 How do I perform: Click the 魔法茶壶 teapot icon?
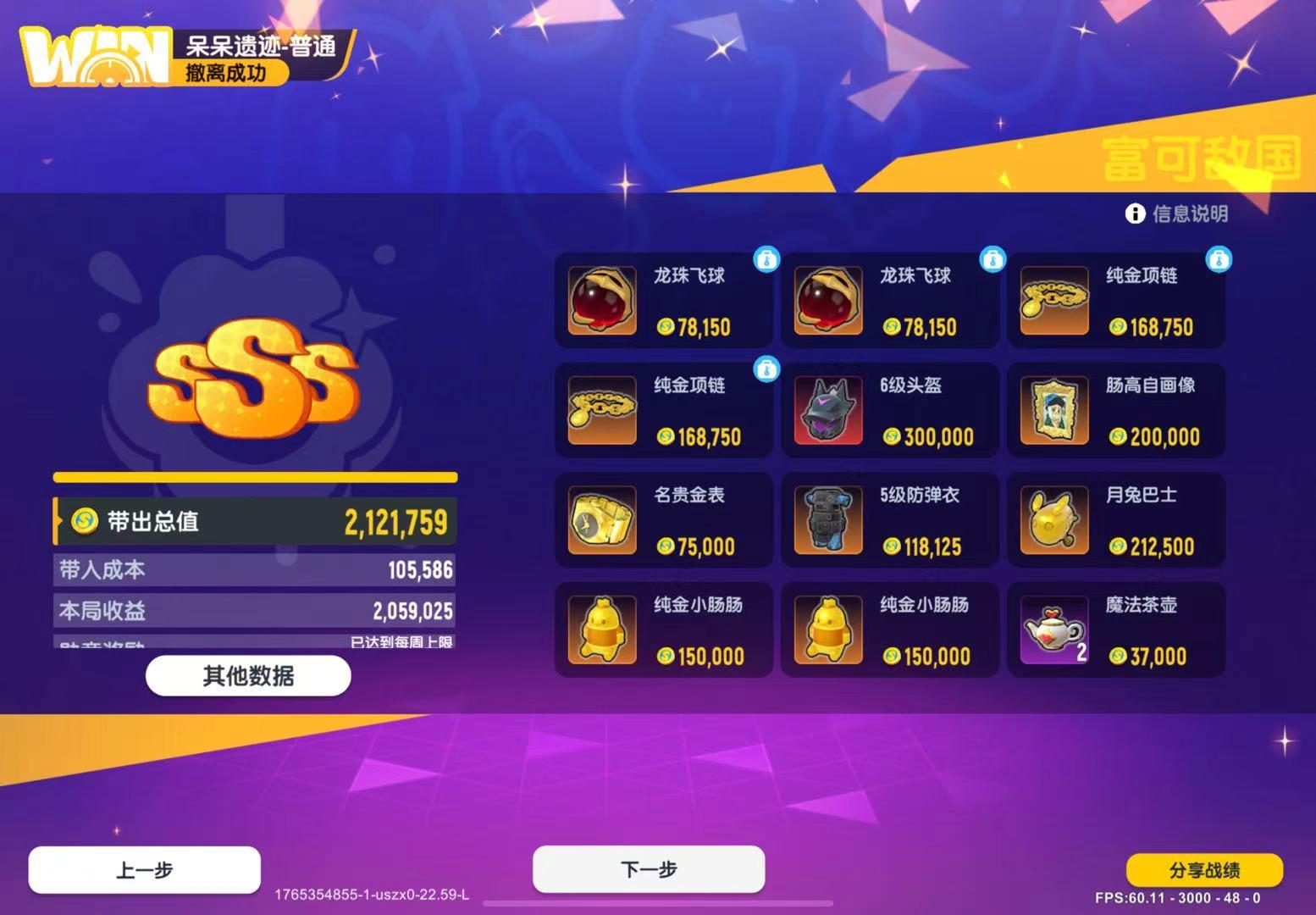1054,629
